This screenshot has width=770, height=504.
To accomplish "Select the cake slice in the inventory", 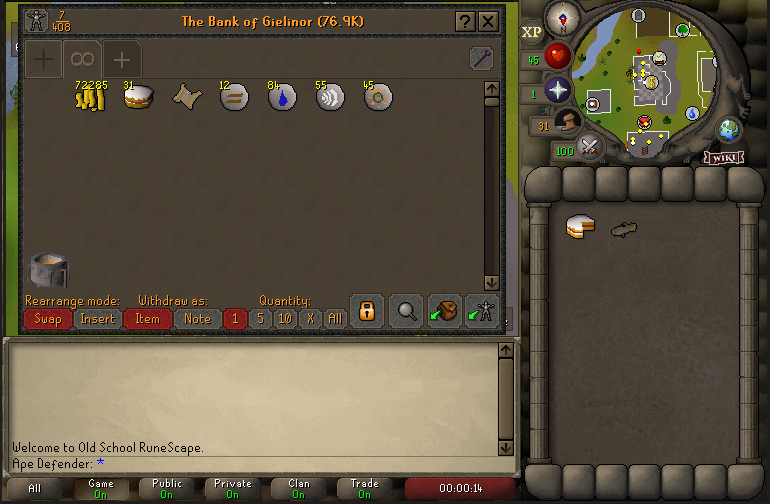I will [x=580, y=227].
